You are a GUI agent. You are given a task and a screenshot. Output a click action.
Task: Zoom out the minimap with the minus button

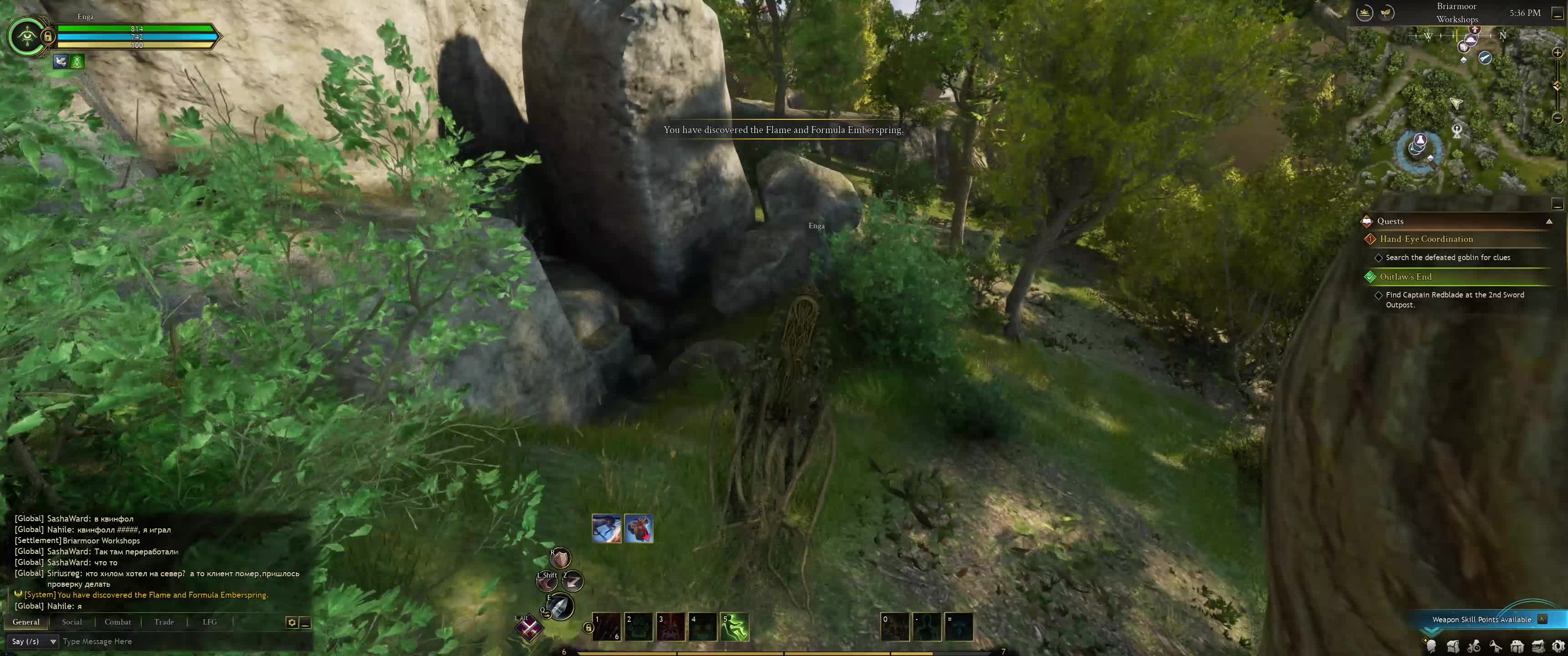1558,118
